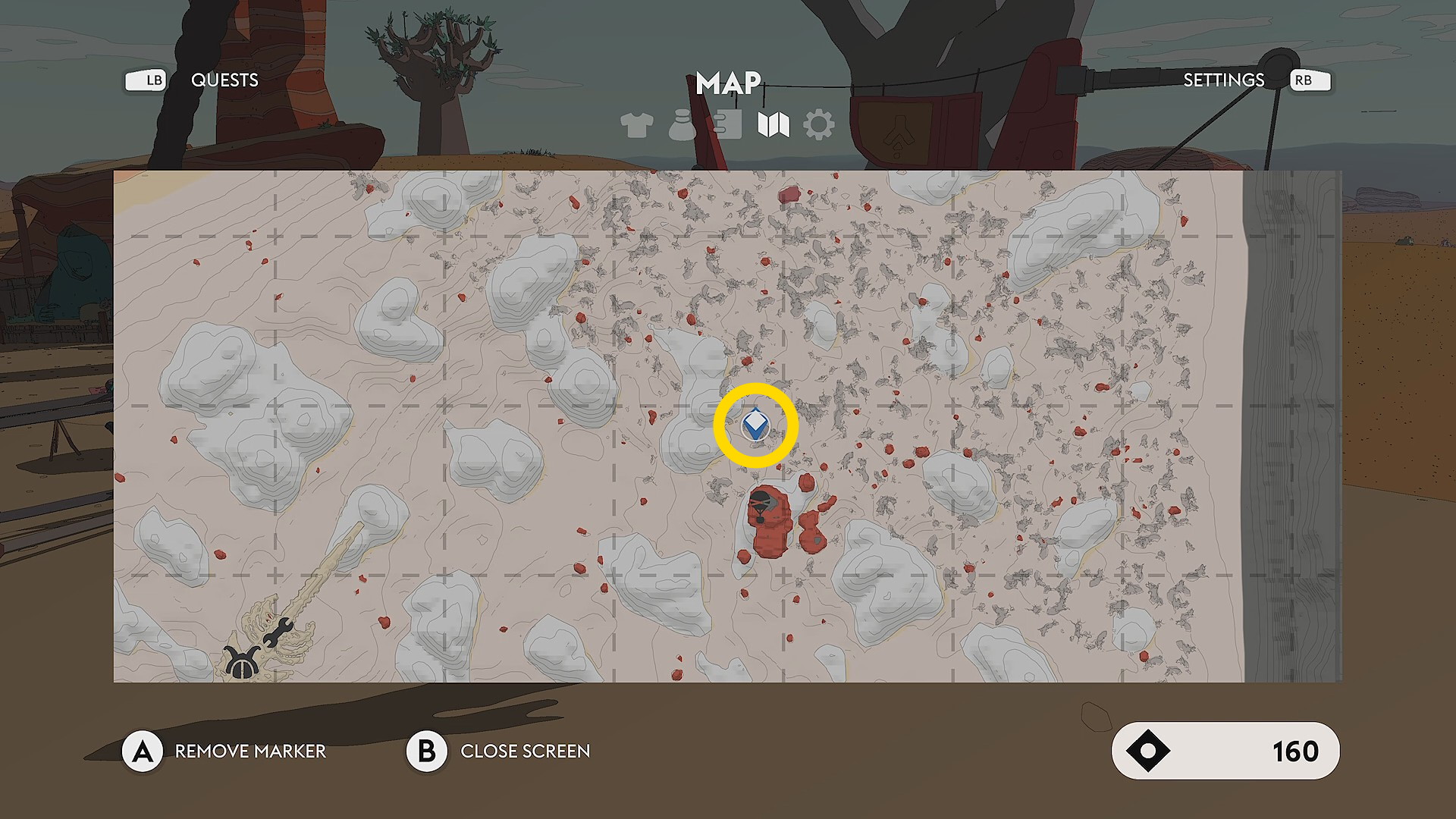The image size is (1456, 819).
Task: Click the wrench marker on the map
Action: click(x=278, y=632)
